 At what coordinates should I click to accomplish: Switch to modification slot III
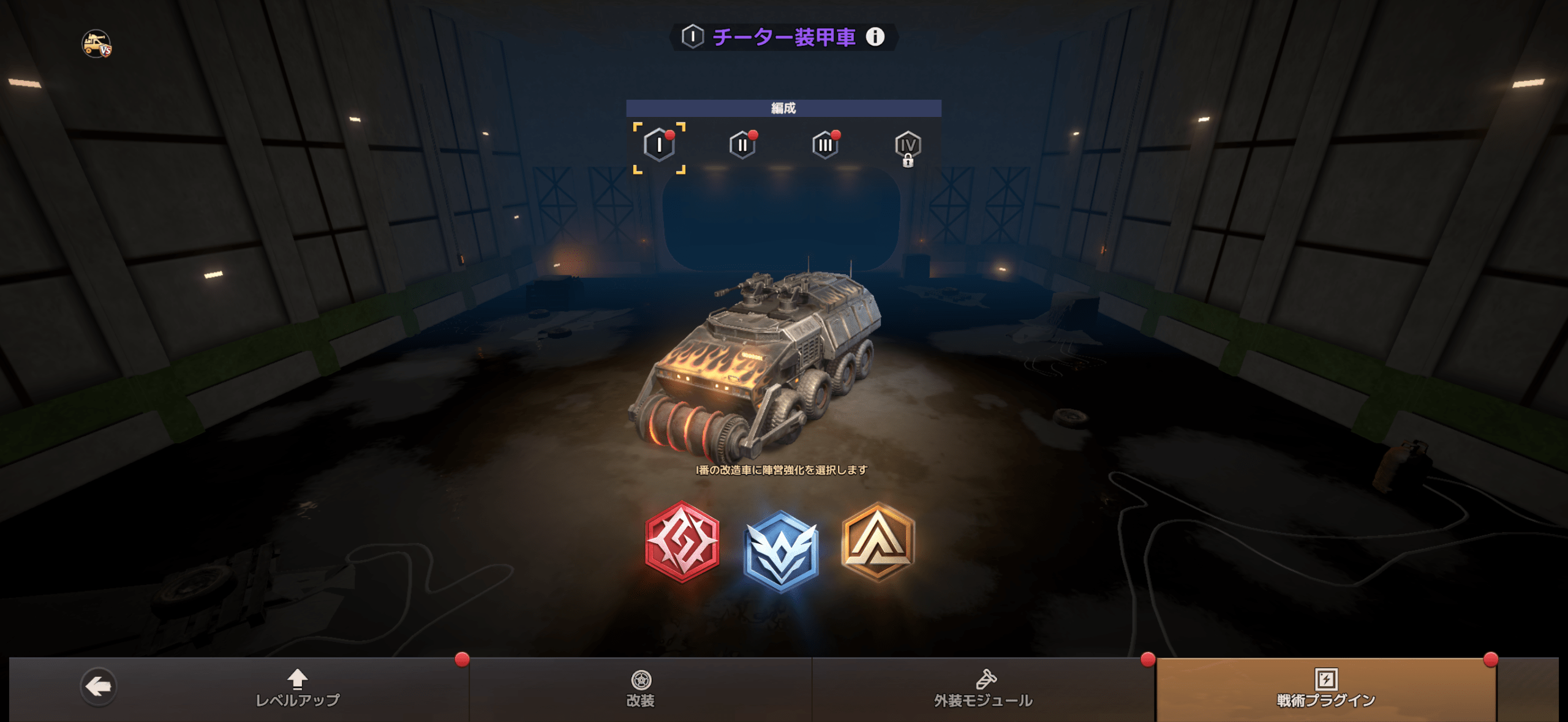click(826, 146)
